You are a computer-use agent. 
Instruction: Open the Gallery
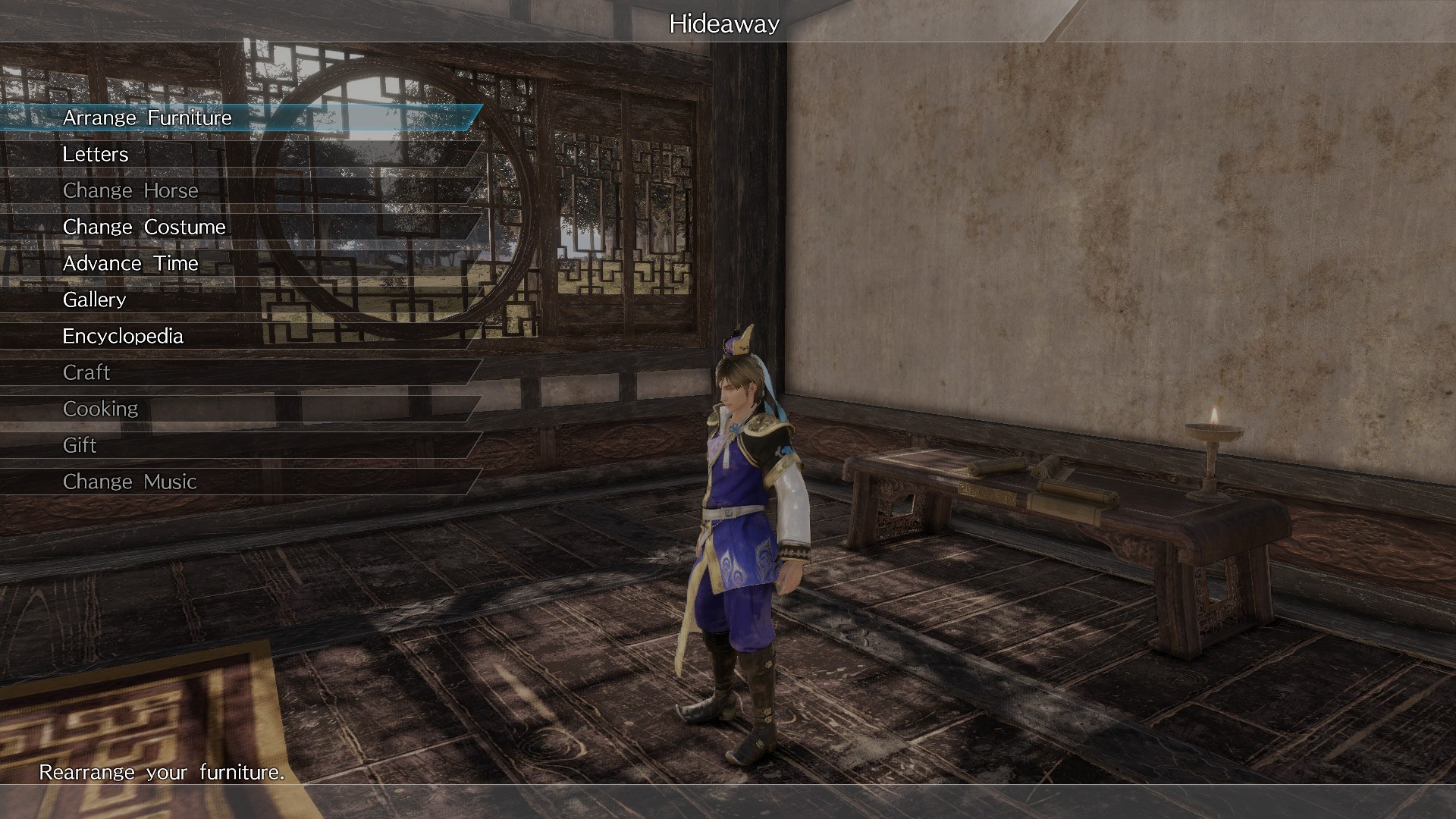tap(94, 300)
